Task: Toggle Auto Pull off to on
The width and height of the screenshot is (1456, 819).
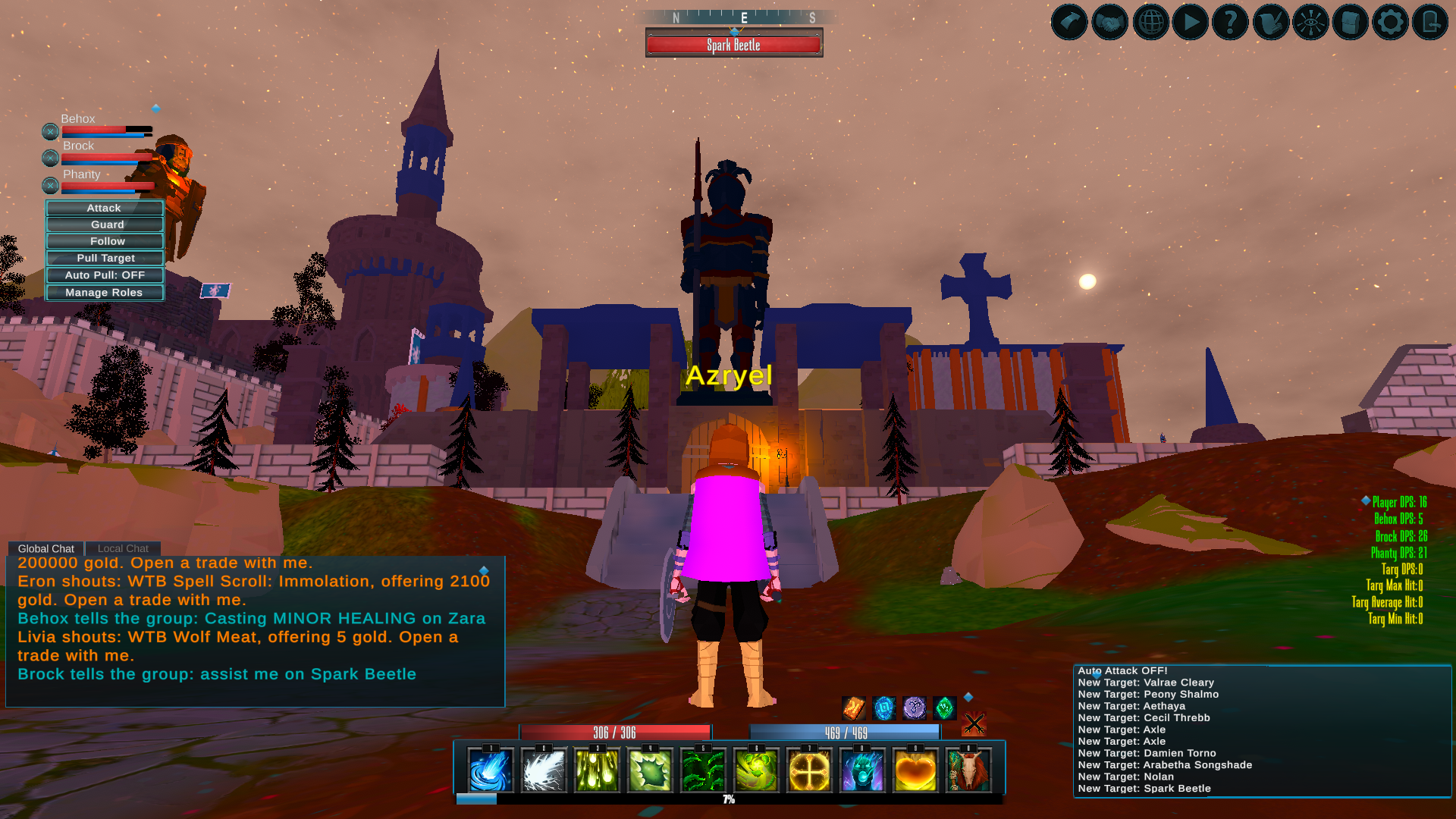Action: [104, 275]
